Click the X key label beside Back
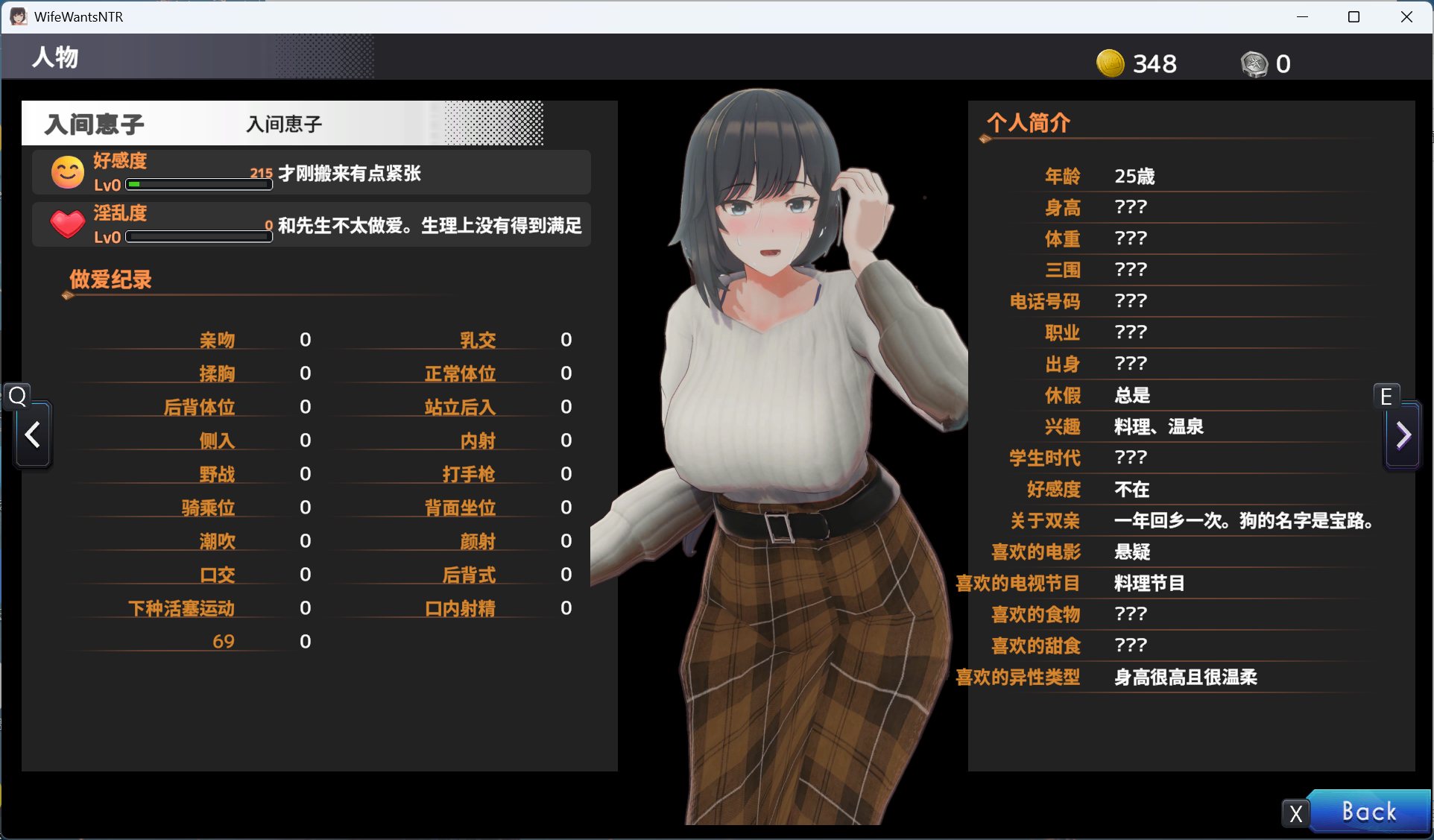1434x840 pixels. [x=1295, y=813]
